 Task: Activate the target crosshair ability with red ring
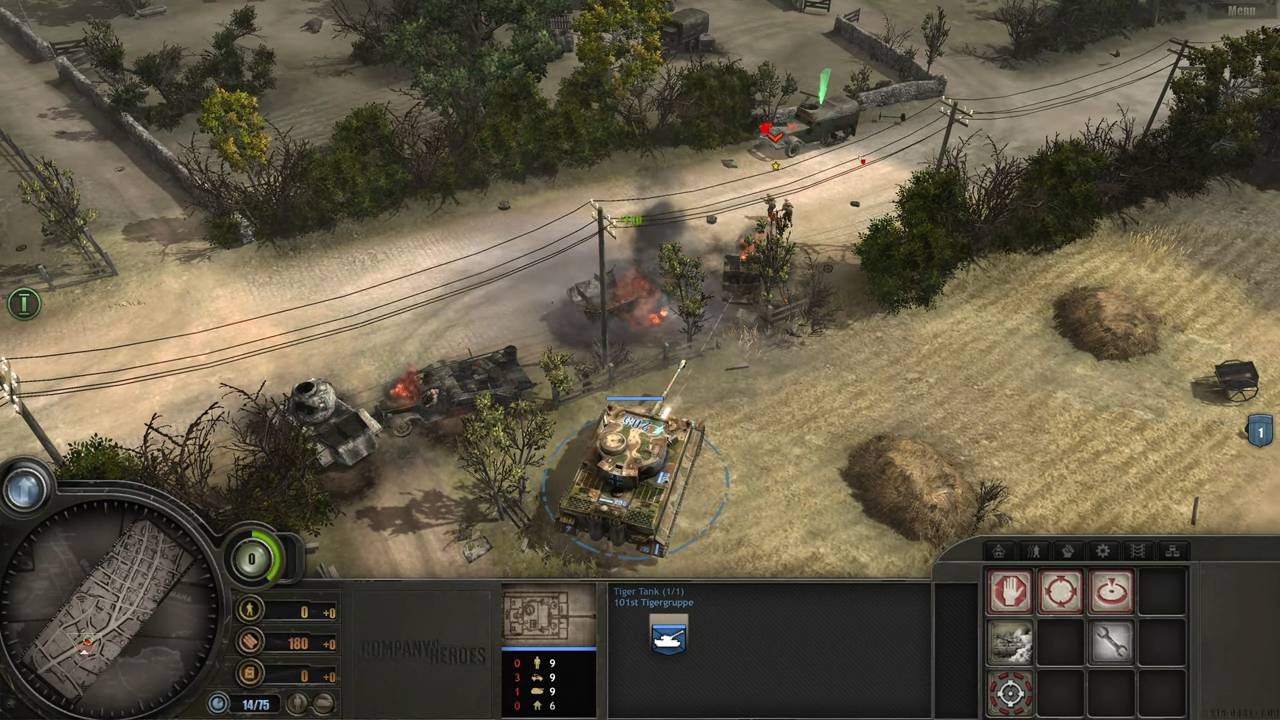(x=1010, y=692)
